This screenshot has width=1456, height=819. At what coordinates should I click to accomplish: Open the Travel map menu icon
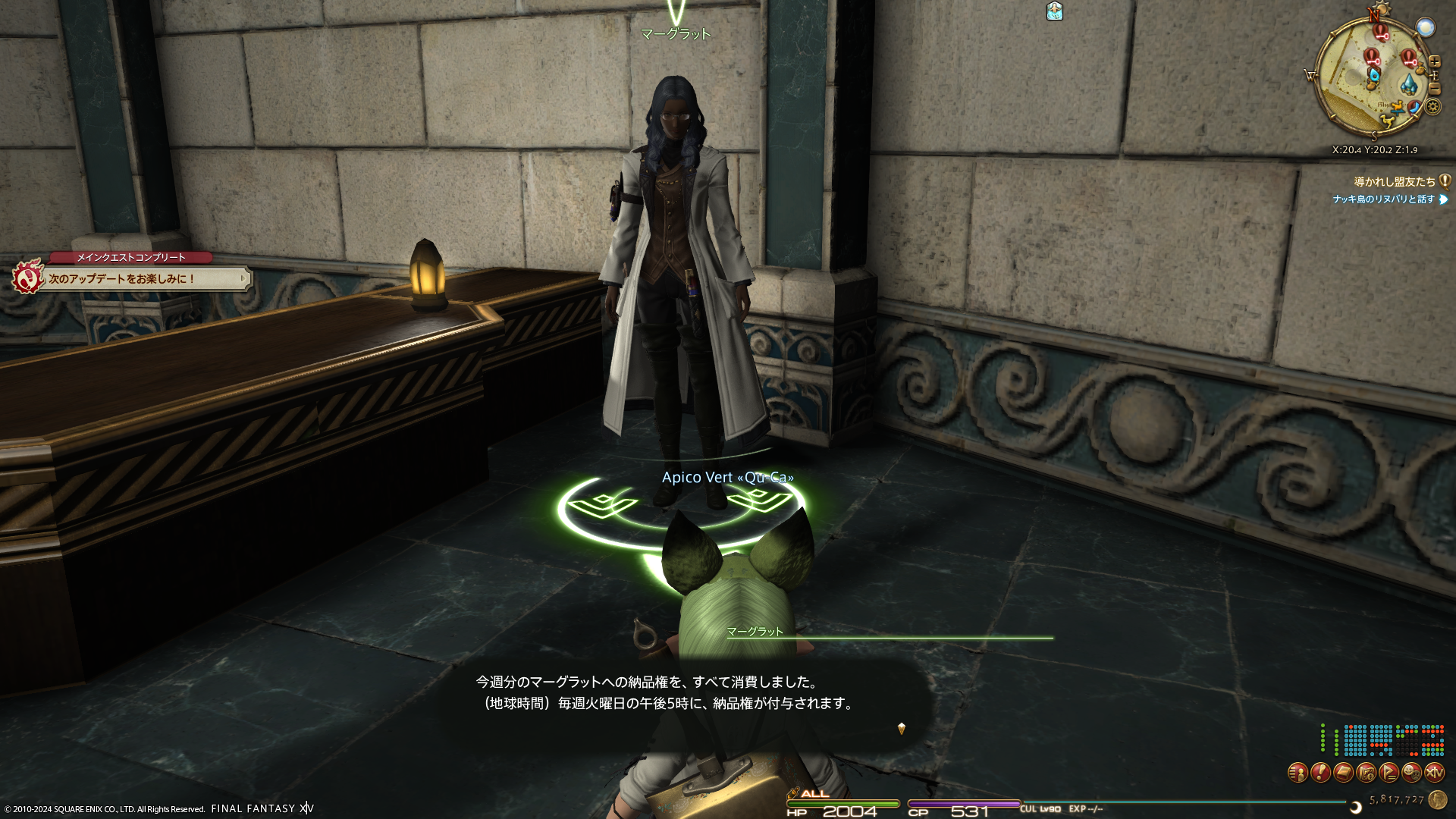coord(1366,773)
